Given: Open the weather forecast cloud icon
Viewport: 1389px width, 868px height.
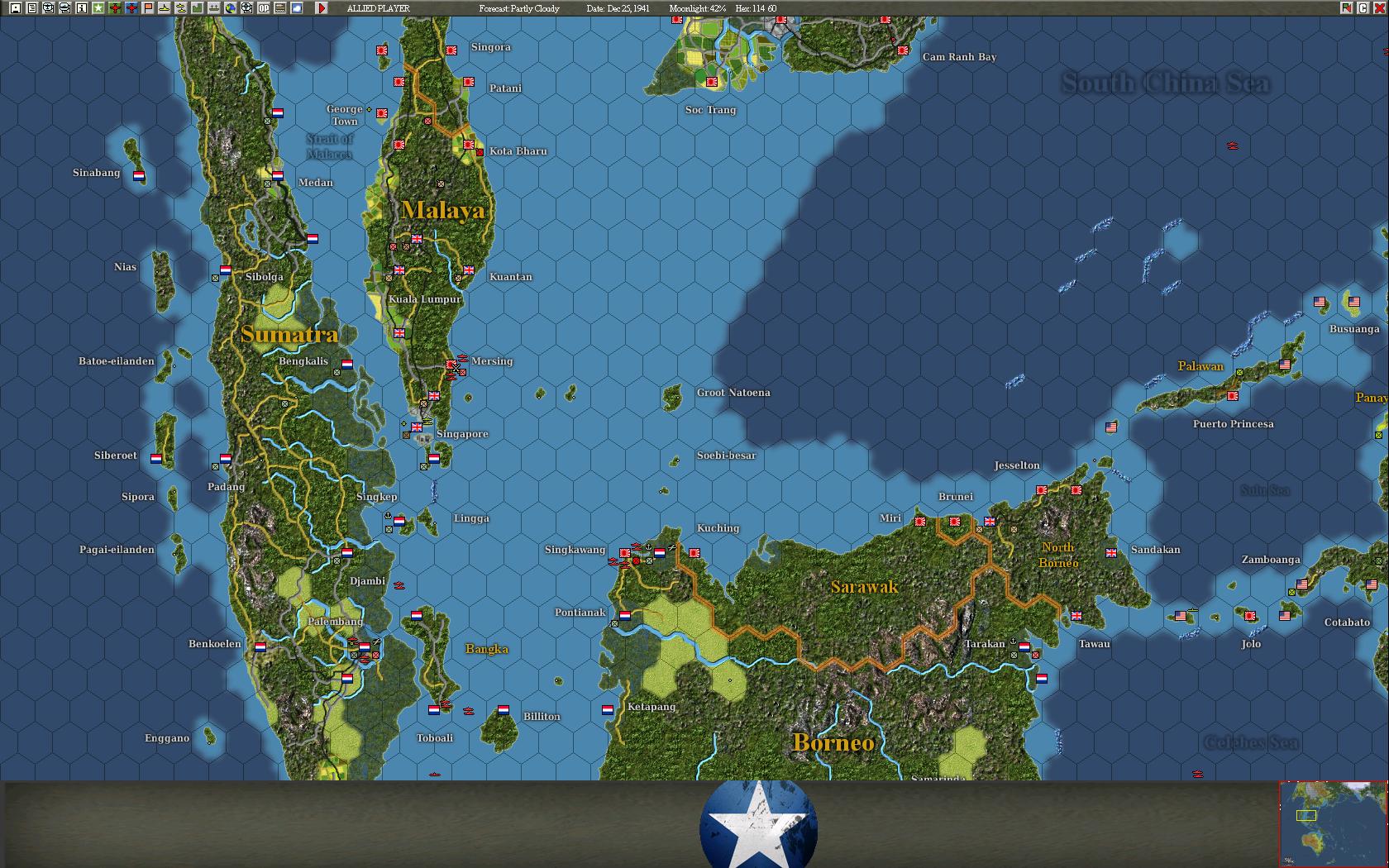Looking at the screenshot, I should coord(296,8).
